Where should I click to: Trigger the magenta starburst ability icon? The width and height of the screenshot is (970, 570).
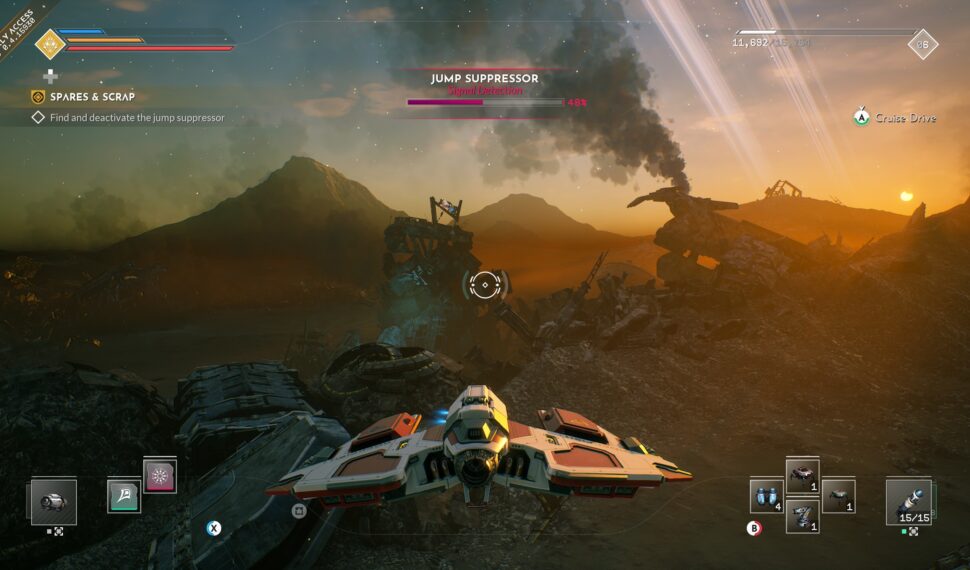pos(160,475)
